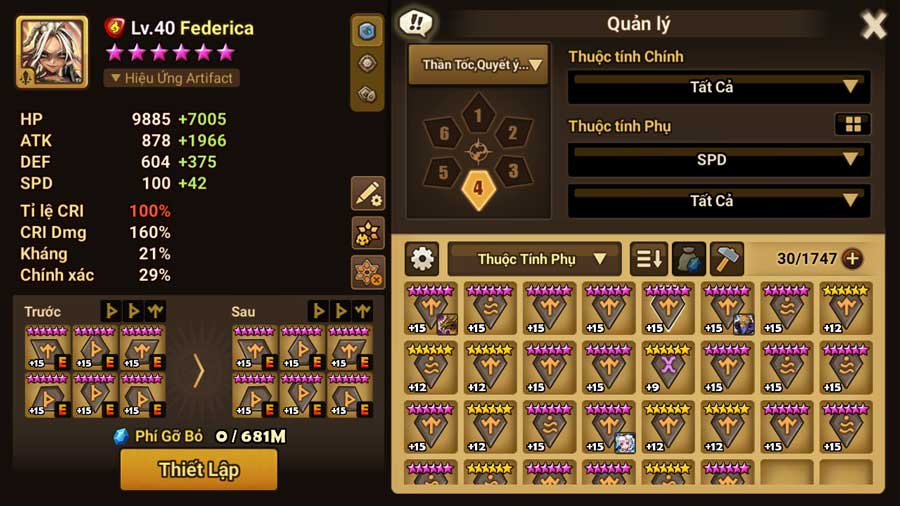Screen dimensions: 900x506
Task: Click the potion bag filter button
Action: (x=688, y=259)
